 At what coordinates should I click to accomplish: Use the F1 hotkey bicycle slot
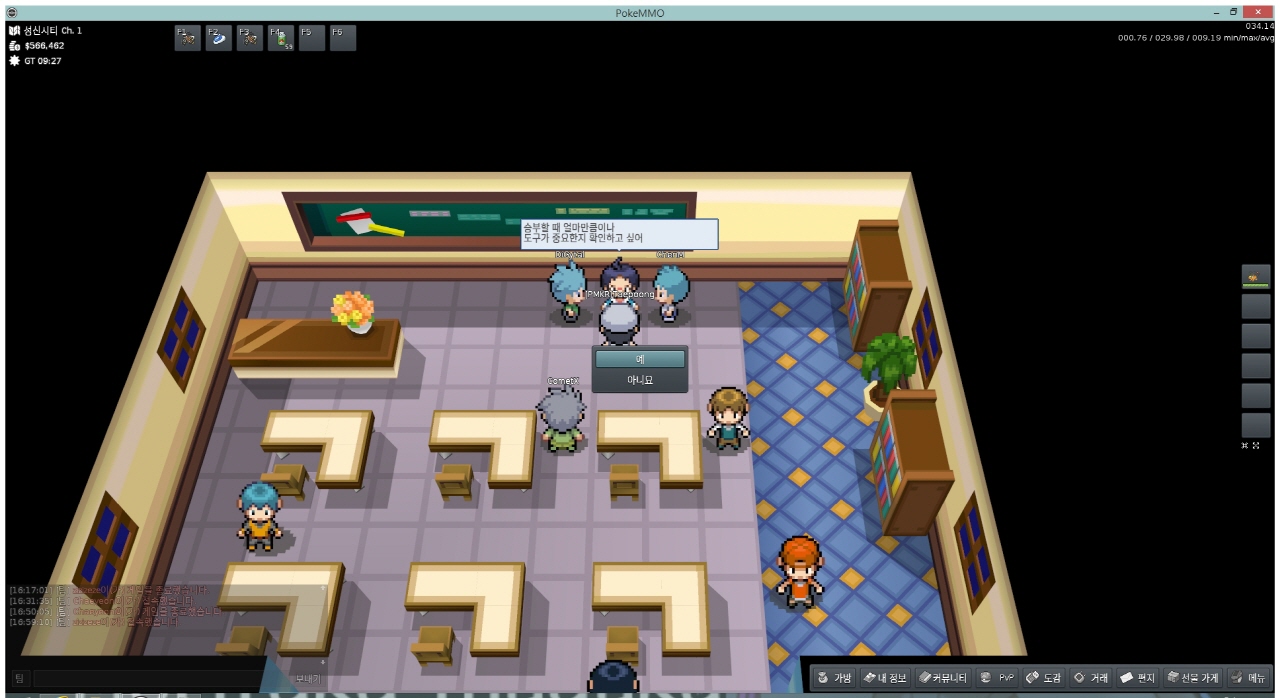(187, 38)
